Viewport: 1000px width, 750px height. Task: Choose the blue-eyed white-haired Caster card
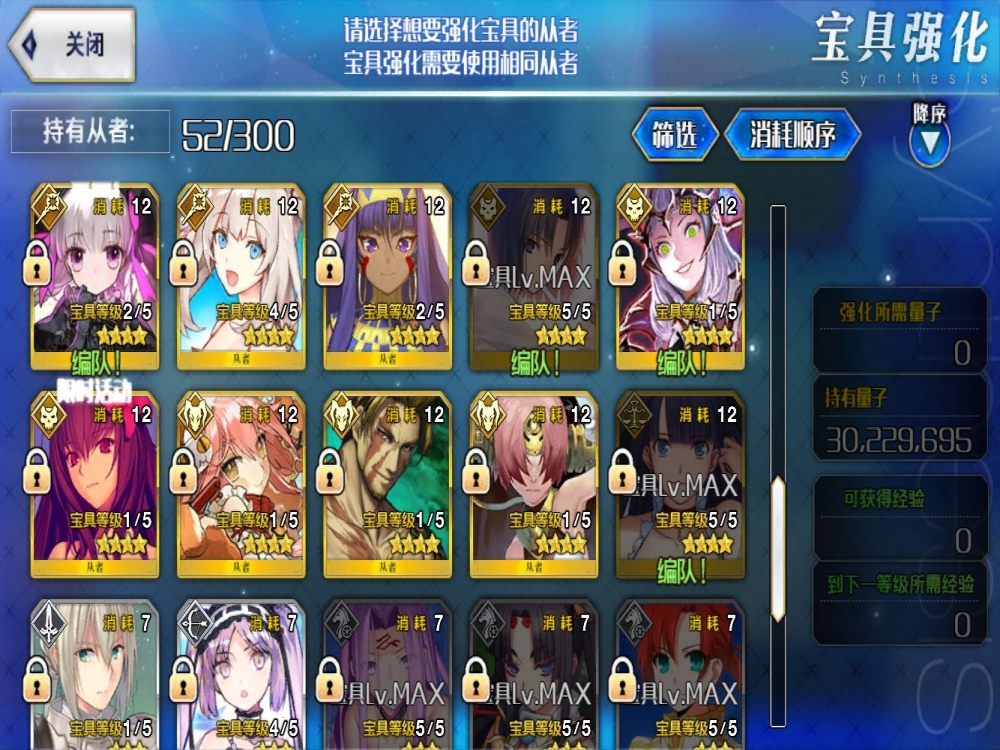[240, 275]
